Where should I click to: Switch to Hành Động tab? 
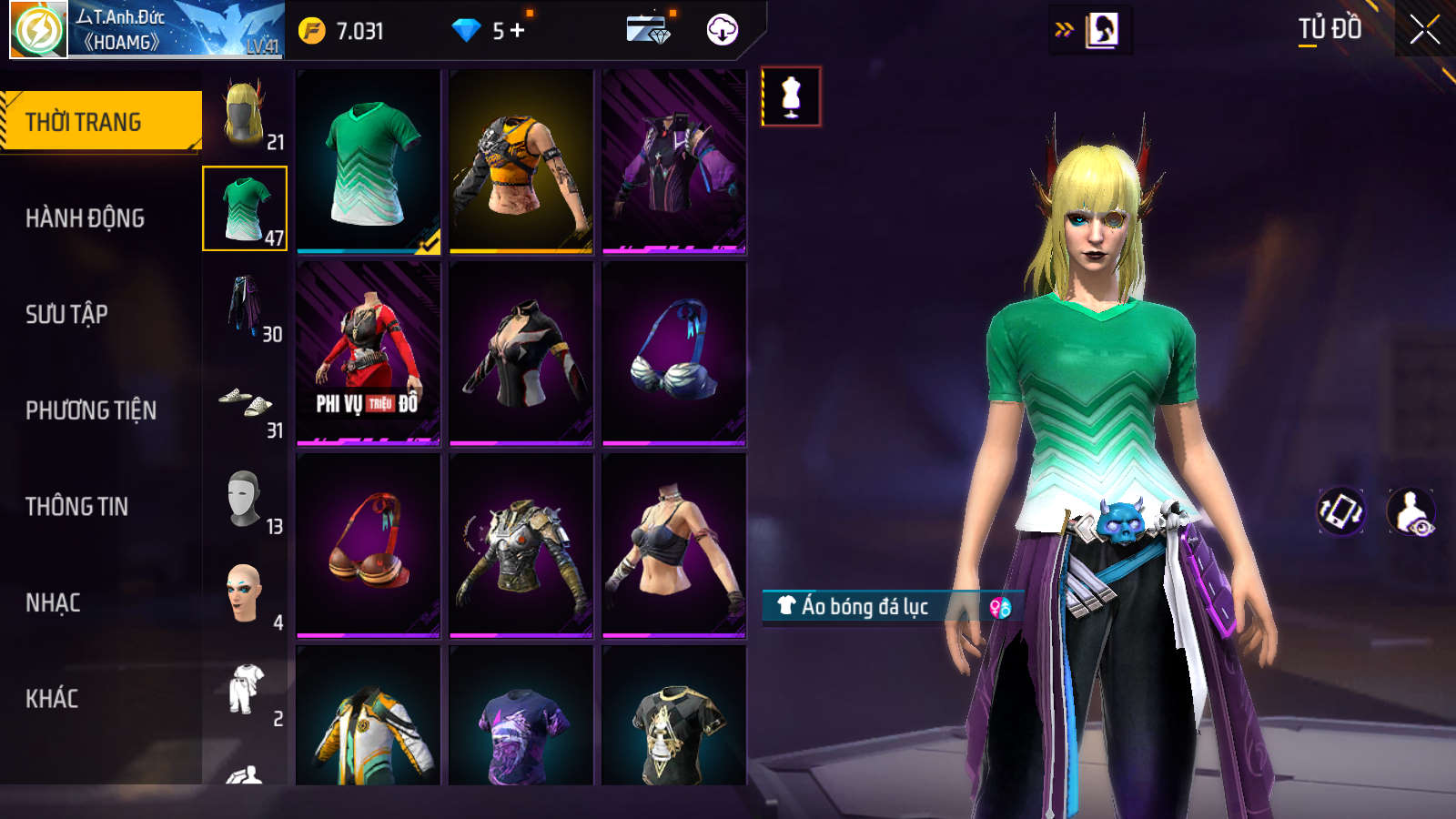click(85, 218)
